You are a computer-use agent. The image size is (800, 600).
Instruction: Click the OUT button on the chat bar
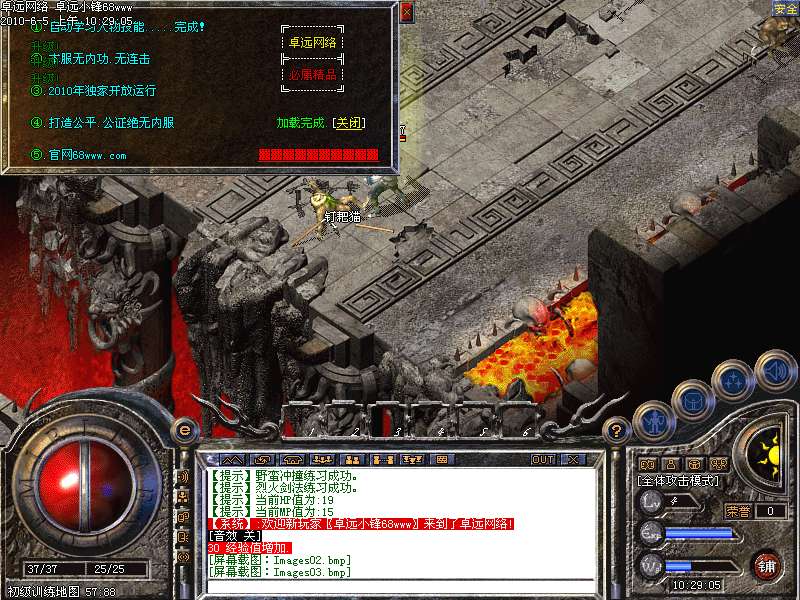click(x=543, y=459)
